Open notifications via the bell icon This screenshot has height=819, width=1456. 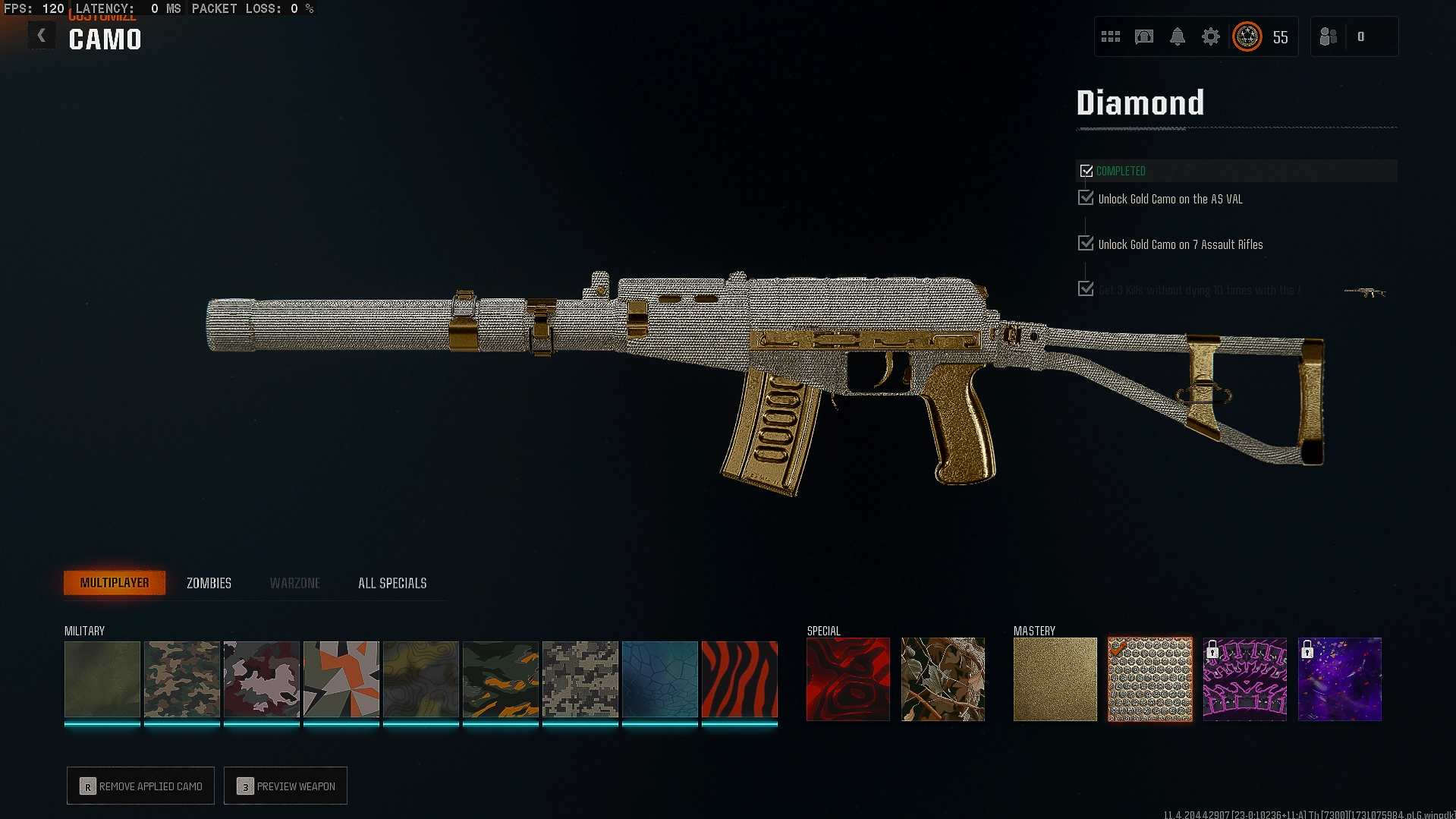pos(1177,36)
